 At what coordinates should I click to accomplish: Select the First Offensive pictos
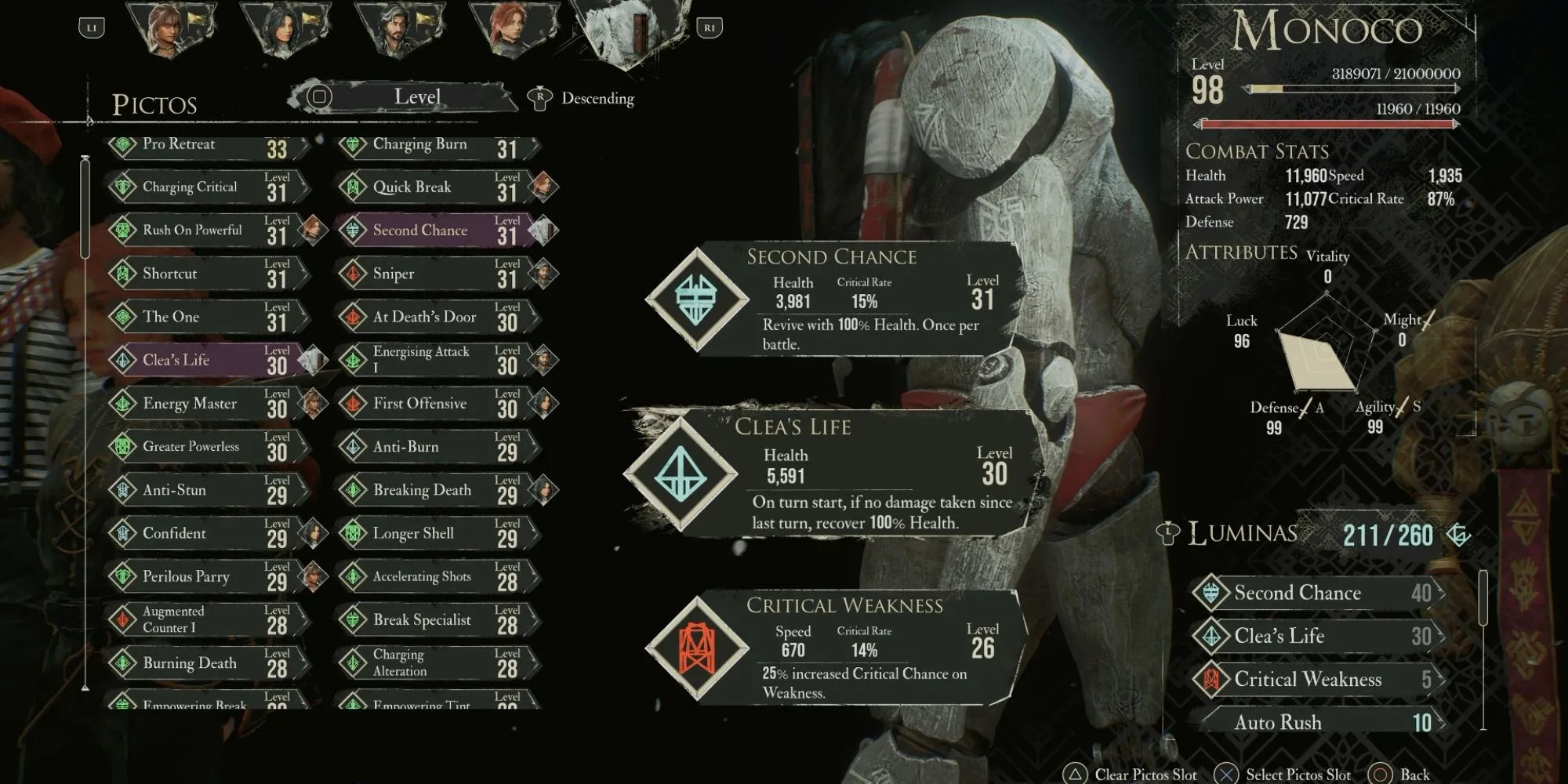tap(435, 404)
